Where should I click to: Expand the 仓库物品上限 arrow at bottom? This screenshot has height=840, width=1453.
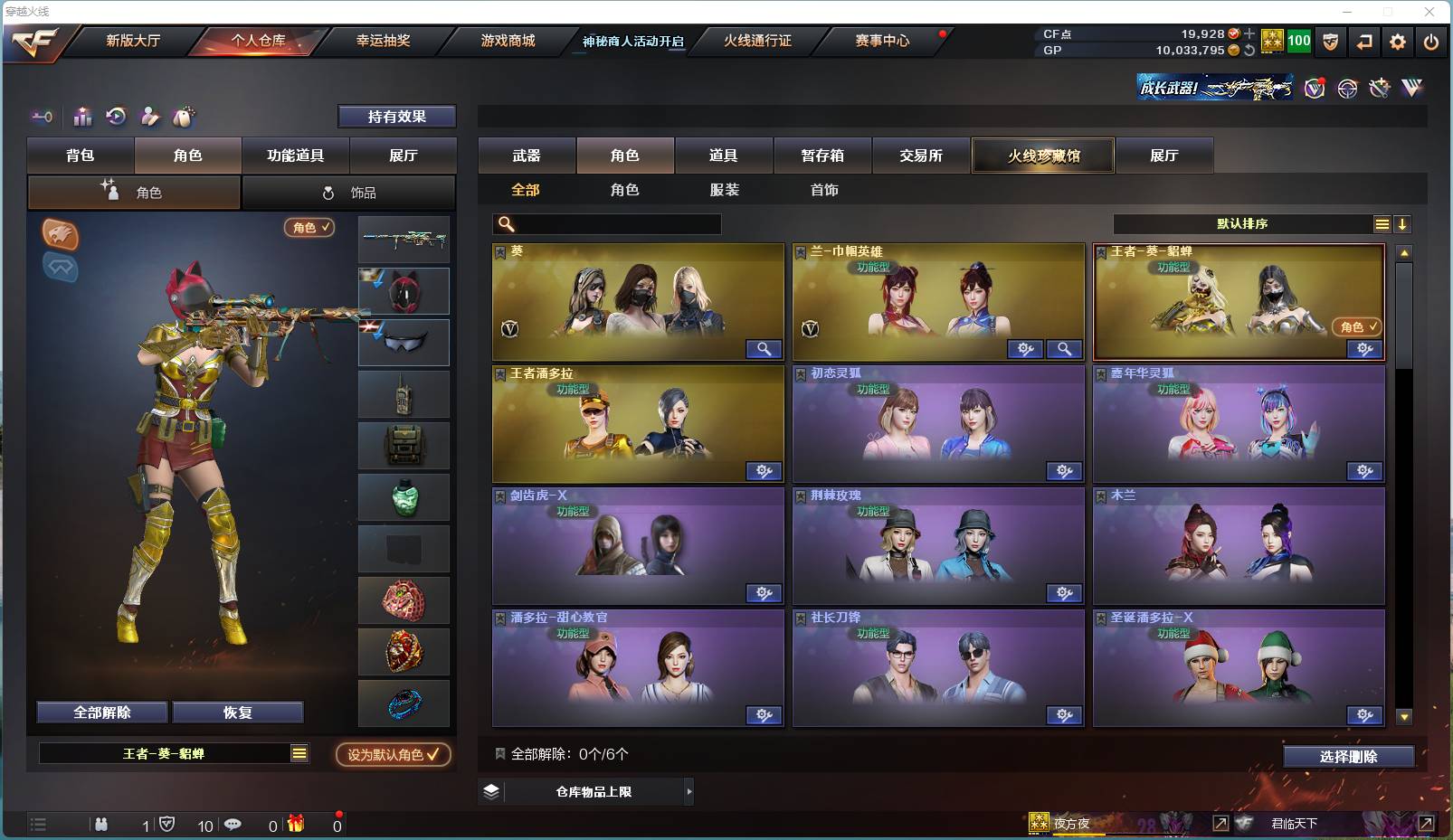(x=689, y=791)
